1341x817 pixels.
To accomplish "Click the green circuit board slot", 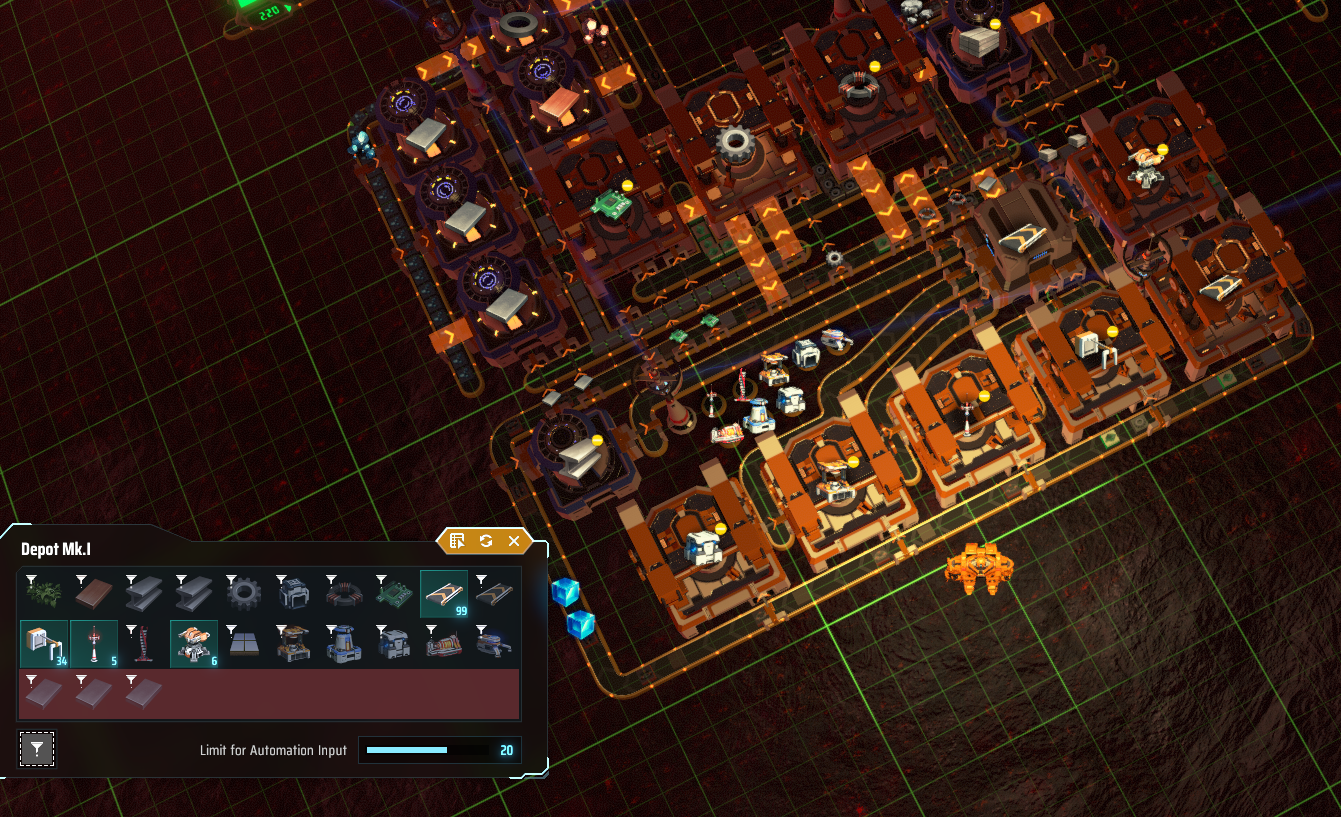I will click(x=394, y=594).
